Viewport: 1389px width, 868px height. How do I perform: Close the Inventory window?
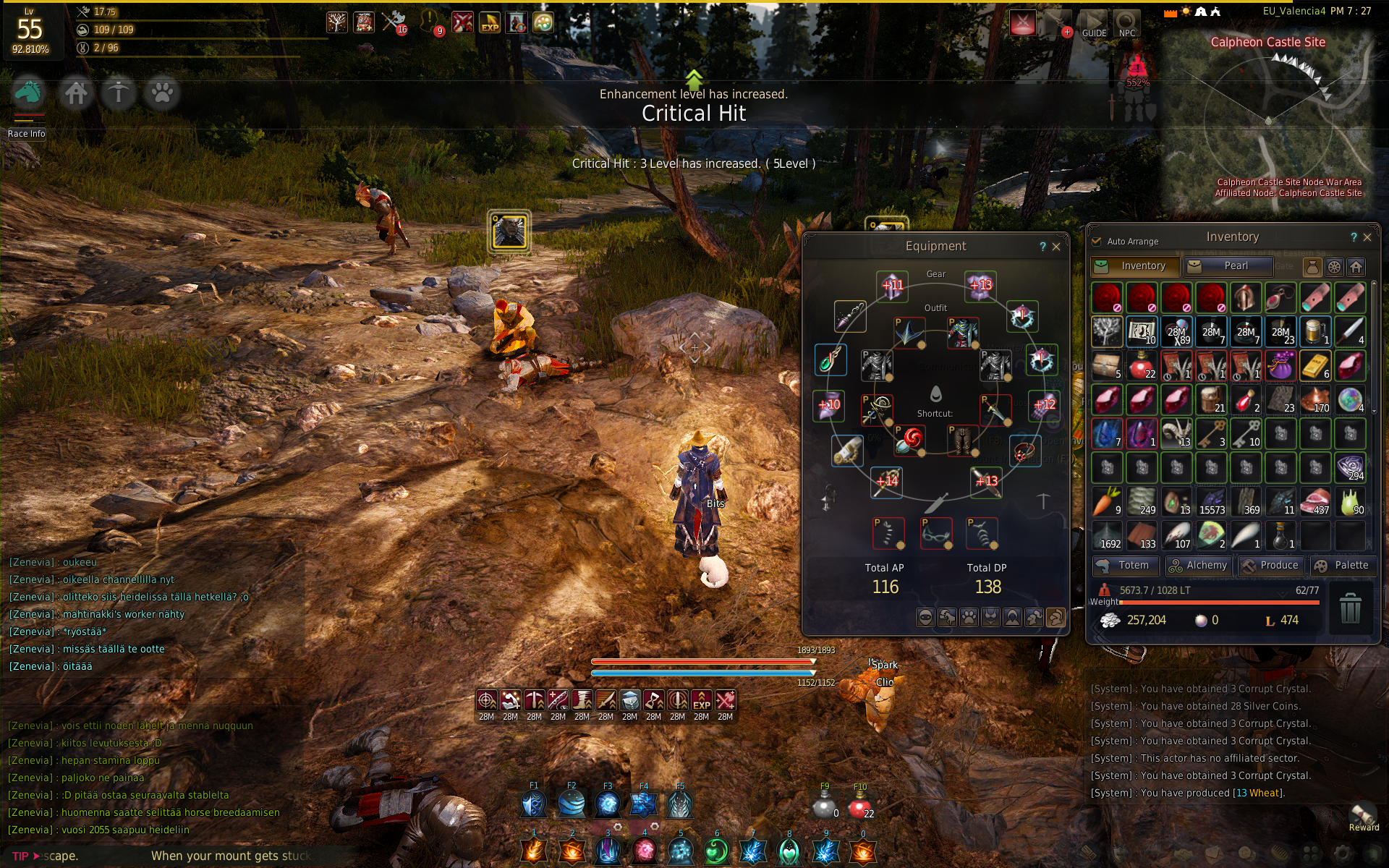[1367, 237]
